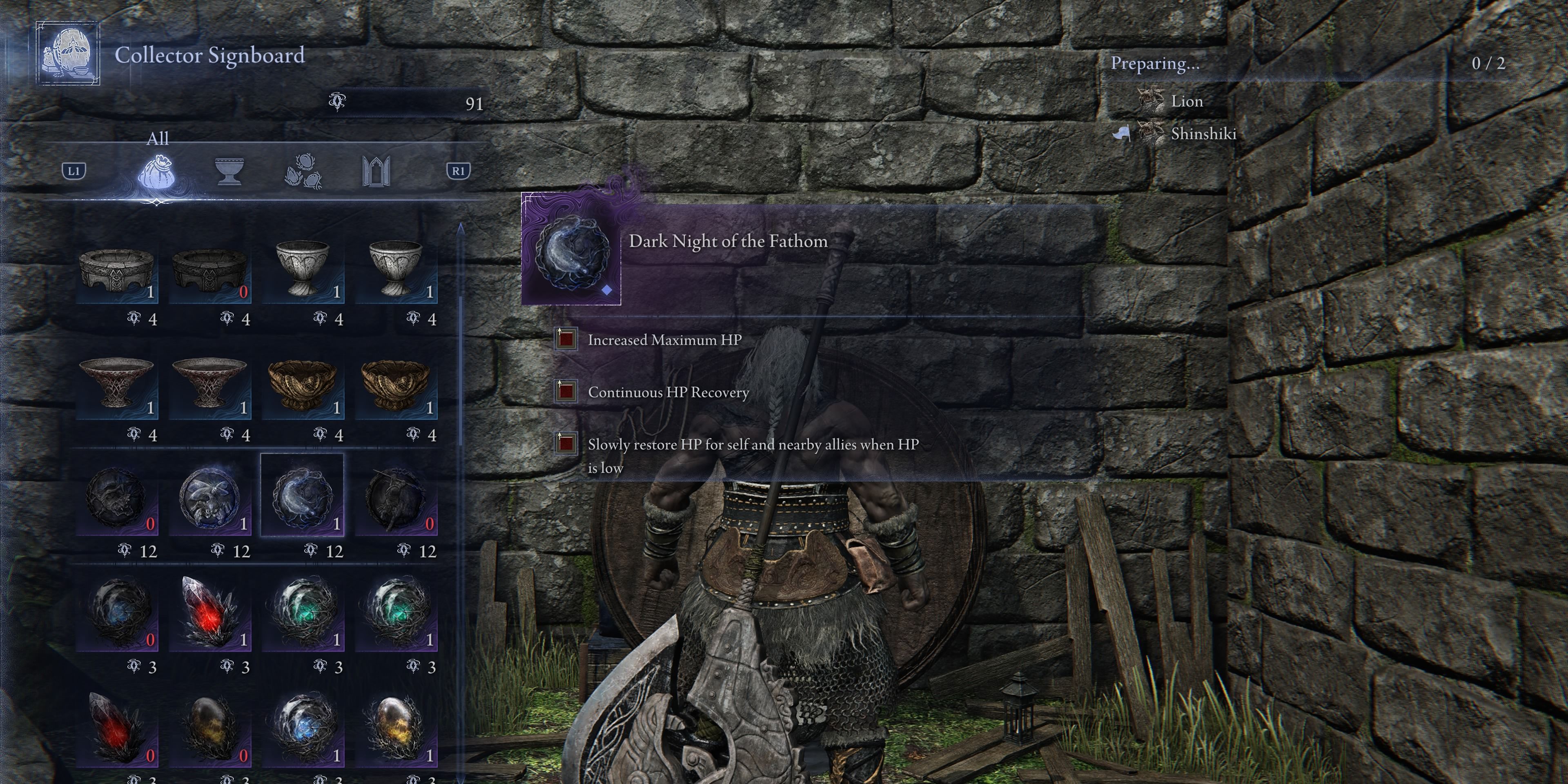This screenshot has height=784, width=1568.
Task: Select the Dark Night of the Fathom relic
Action: coord(303,499)
